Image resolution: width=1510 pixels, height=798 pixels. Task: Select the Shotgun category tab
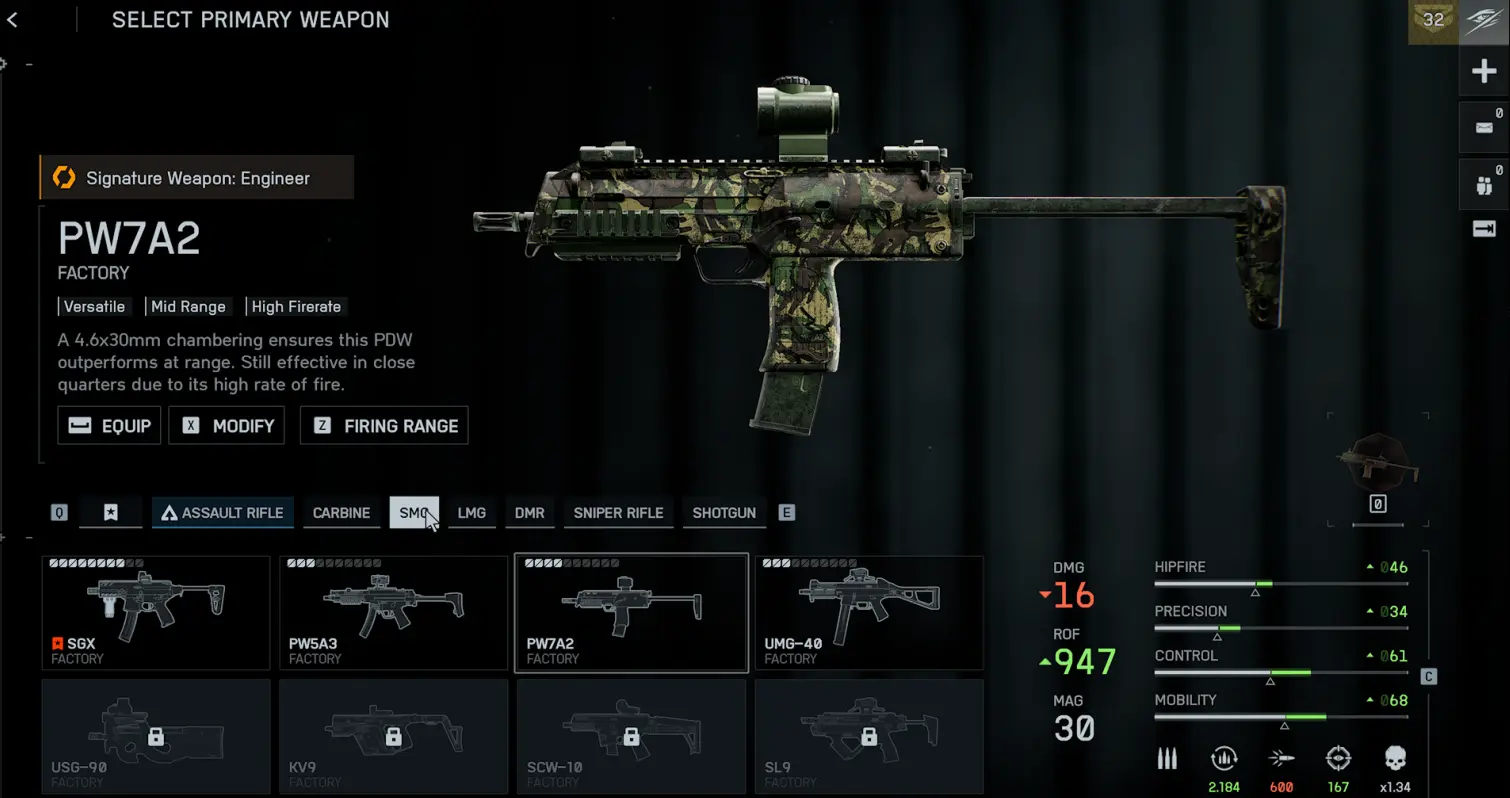(x=724, y=513)
